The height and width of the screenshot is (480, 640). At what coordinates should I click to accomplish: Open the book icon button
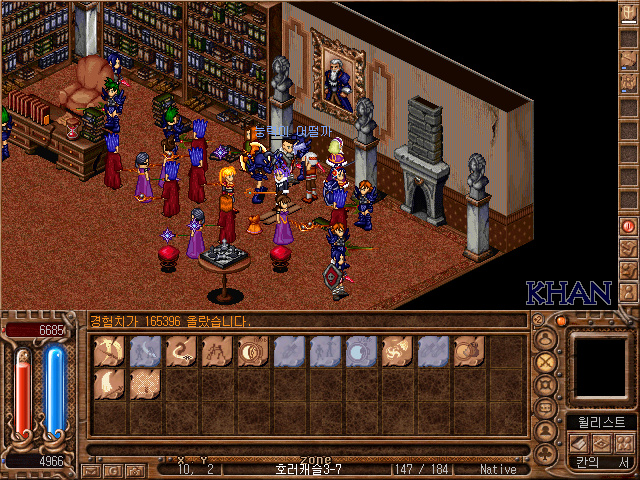[578, 443]
